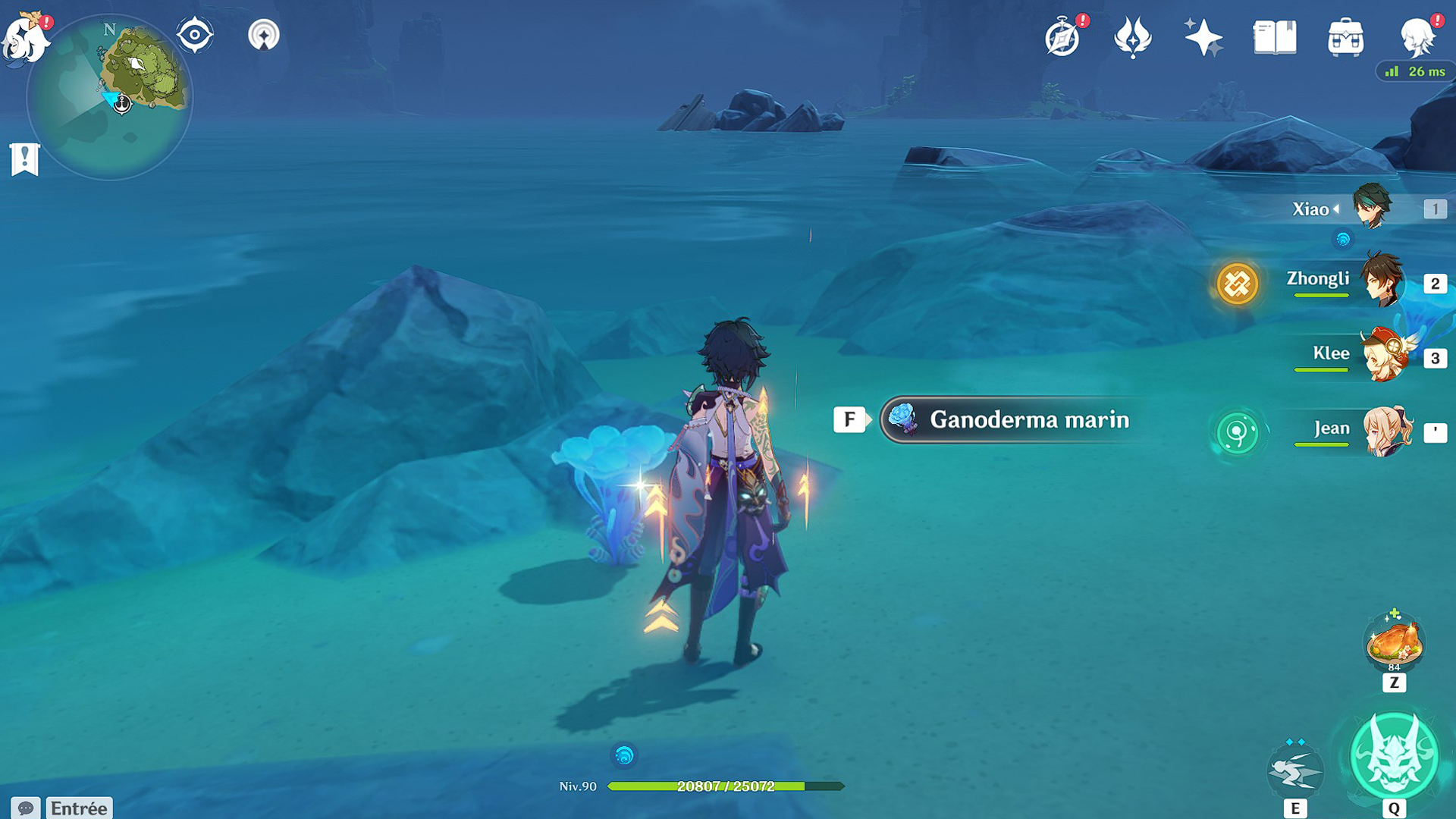The image size is (1456, 819).
Task: Open the quest tracker bookmark icon
Action: [25, 159]
